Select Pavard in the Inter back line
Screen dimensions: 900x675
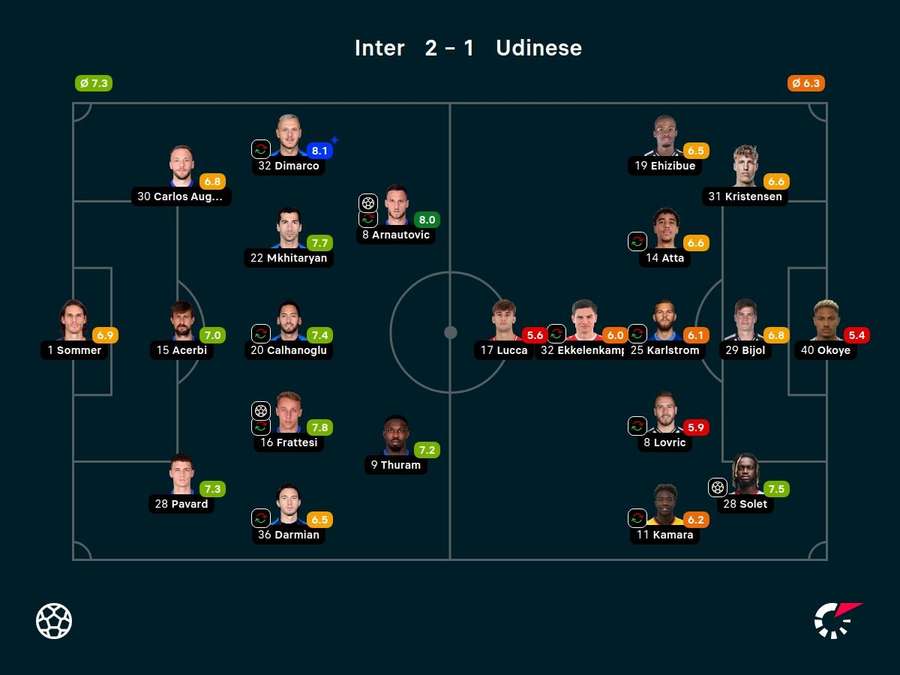(x=181, y=474)
